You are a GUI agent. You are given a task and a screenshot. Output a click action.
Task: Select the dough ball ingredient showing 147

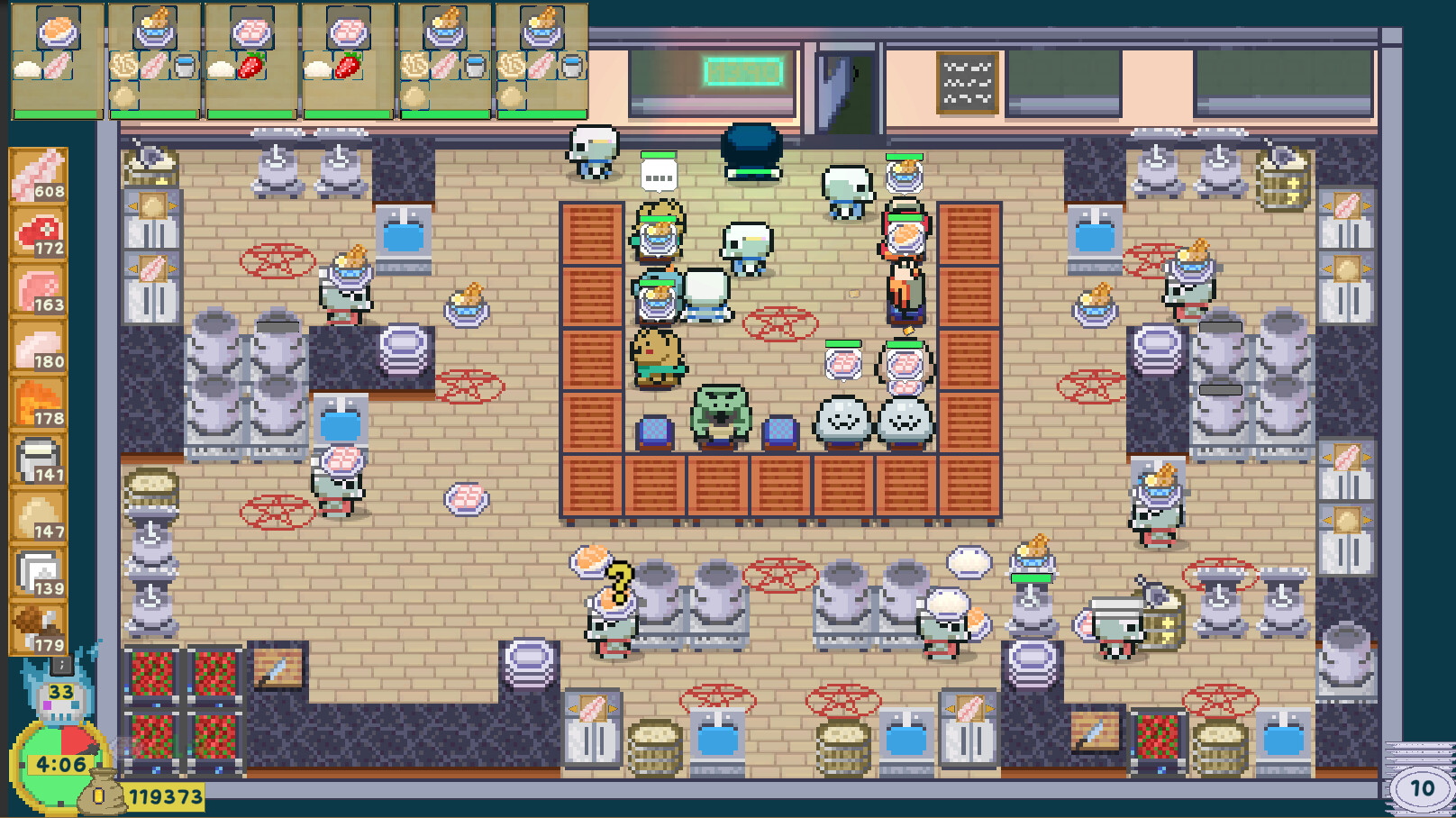click(x=38, y=515)
